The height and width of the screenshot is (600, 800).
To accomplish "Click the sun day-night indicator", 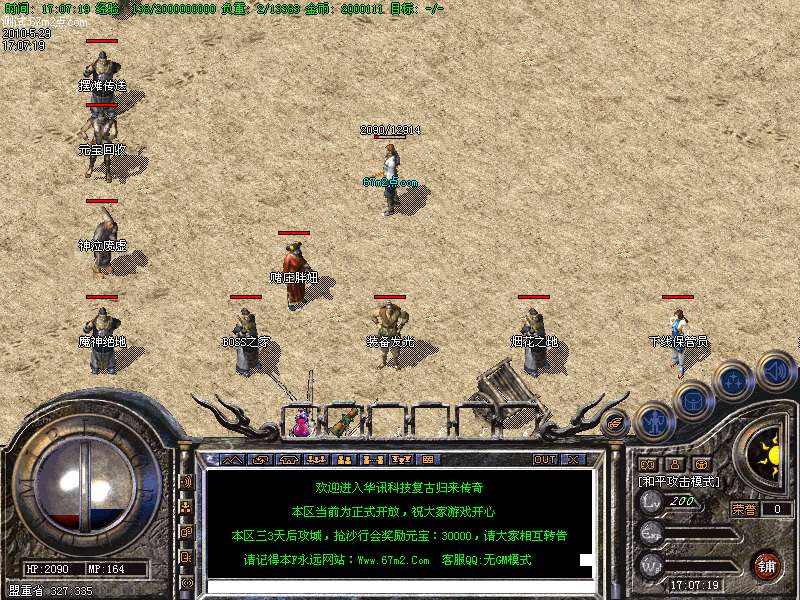I will pos(771,456).
